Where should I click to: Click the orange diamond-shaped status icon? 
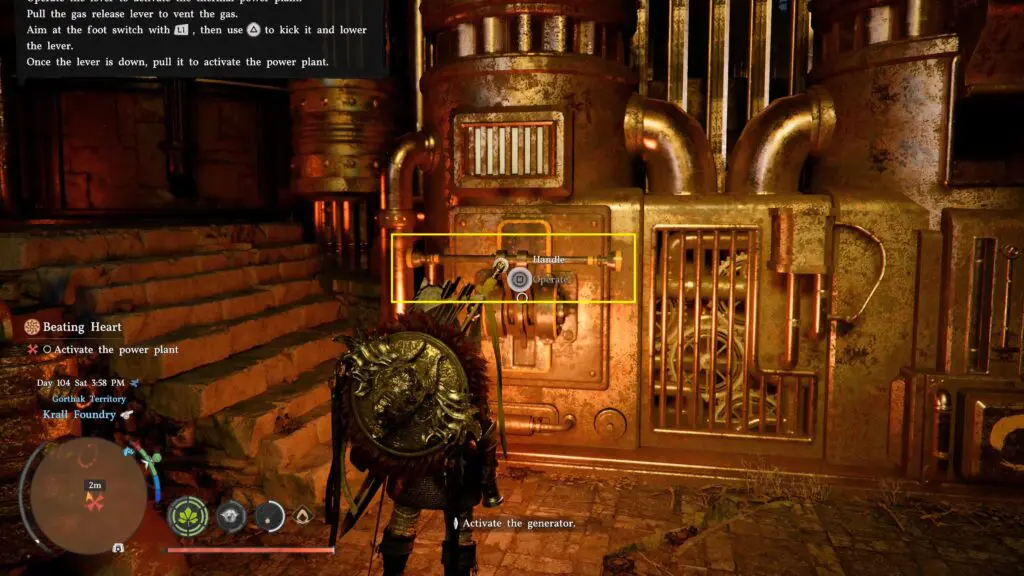point(302,515)
